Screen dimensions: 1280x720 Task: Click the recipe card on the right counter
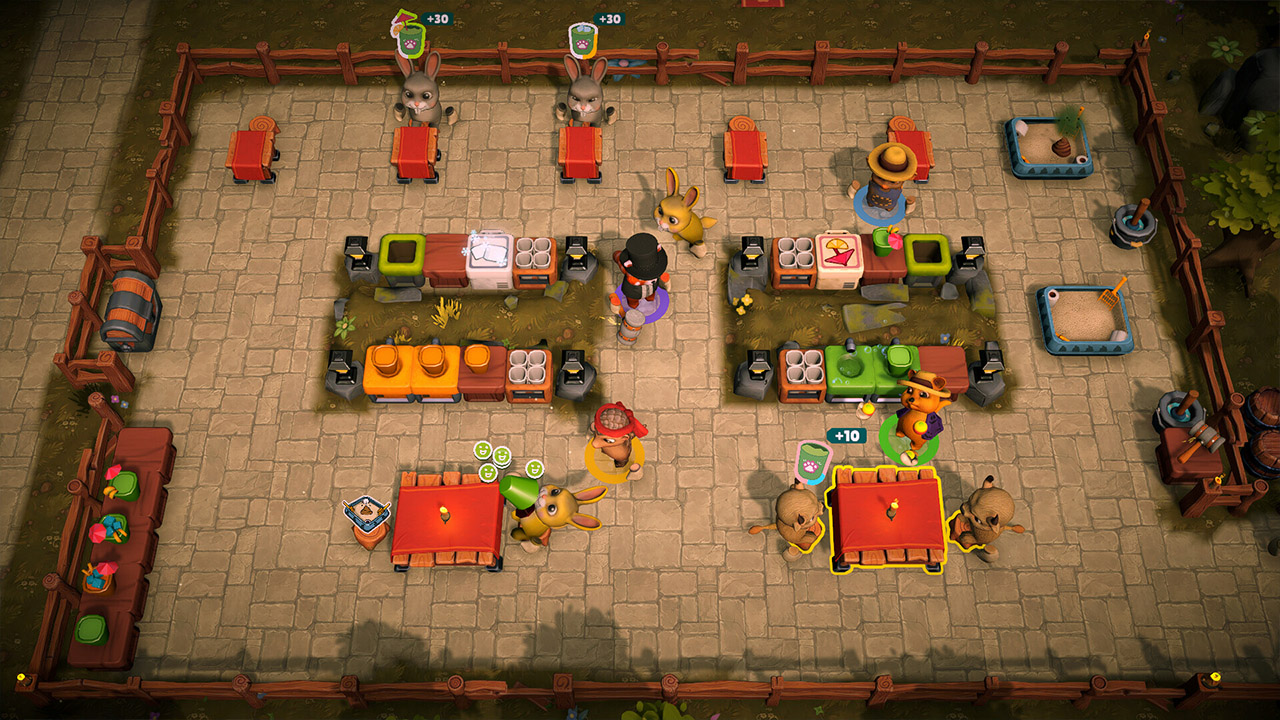coord(838,254)
